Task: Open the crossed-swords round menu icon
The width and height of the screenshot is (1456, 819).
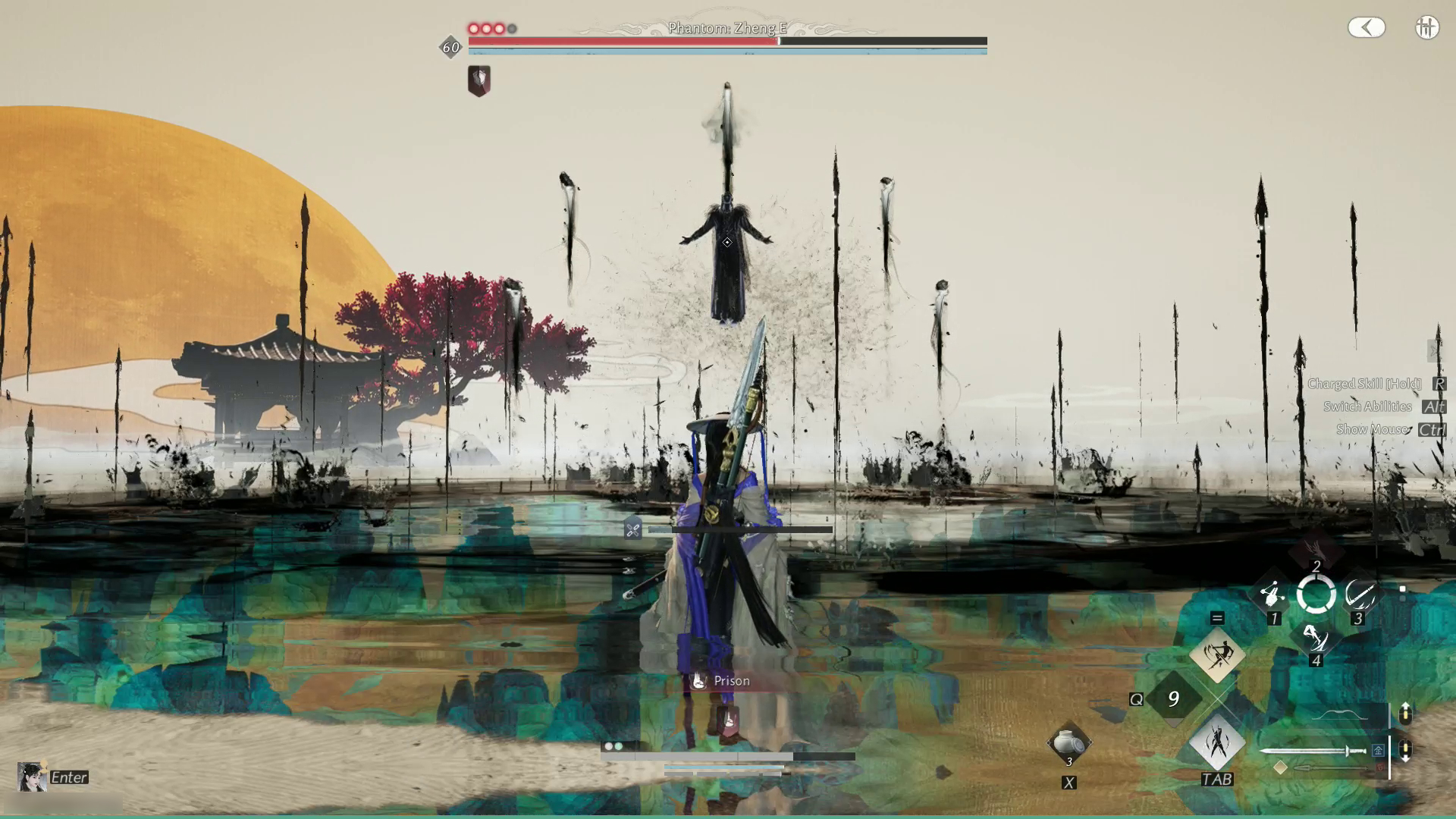Action: coord(1426,28)
